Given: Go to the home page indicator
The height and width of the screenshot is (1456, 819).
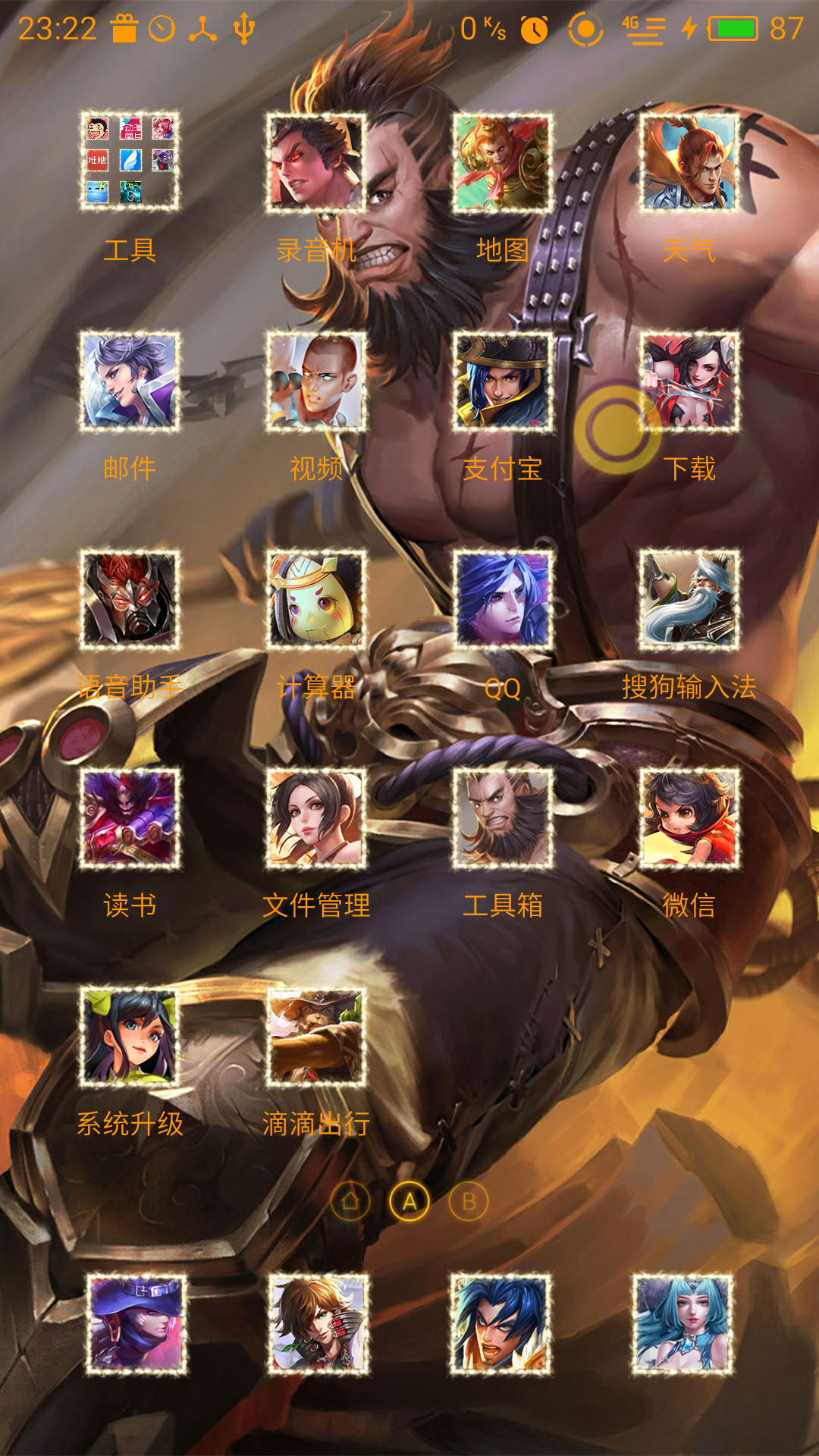Looking at the screenshot, I should (350, 1201).
